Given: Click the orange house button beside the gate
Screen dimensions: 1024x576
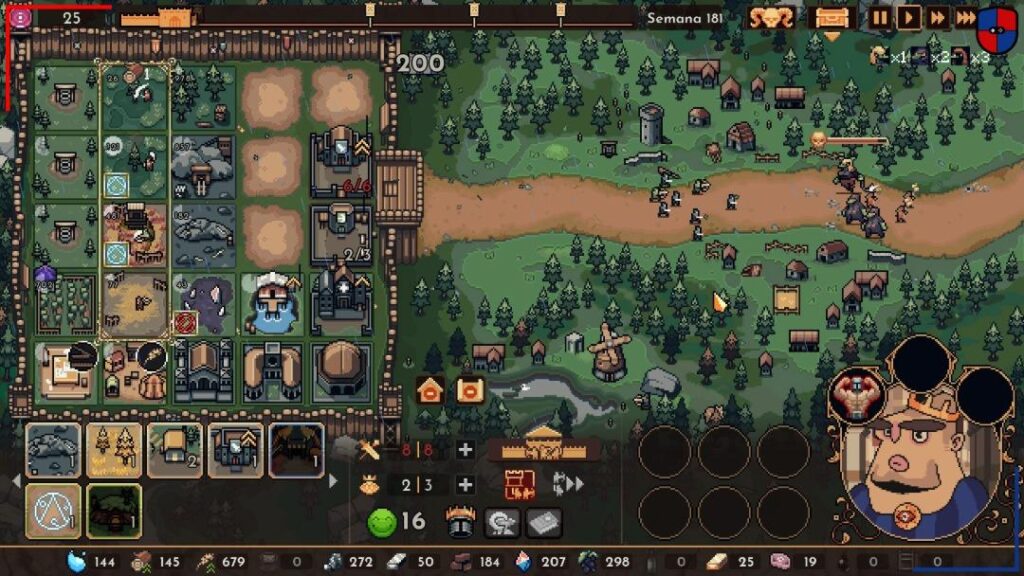Looking at the screenshot, I should 430,390.
